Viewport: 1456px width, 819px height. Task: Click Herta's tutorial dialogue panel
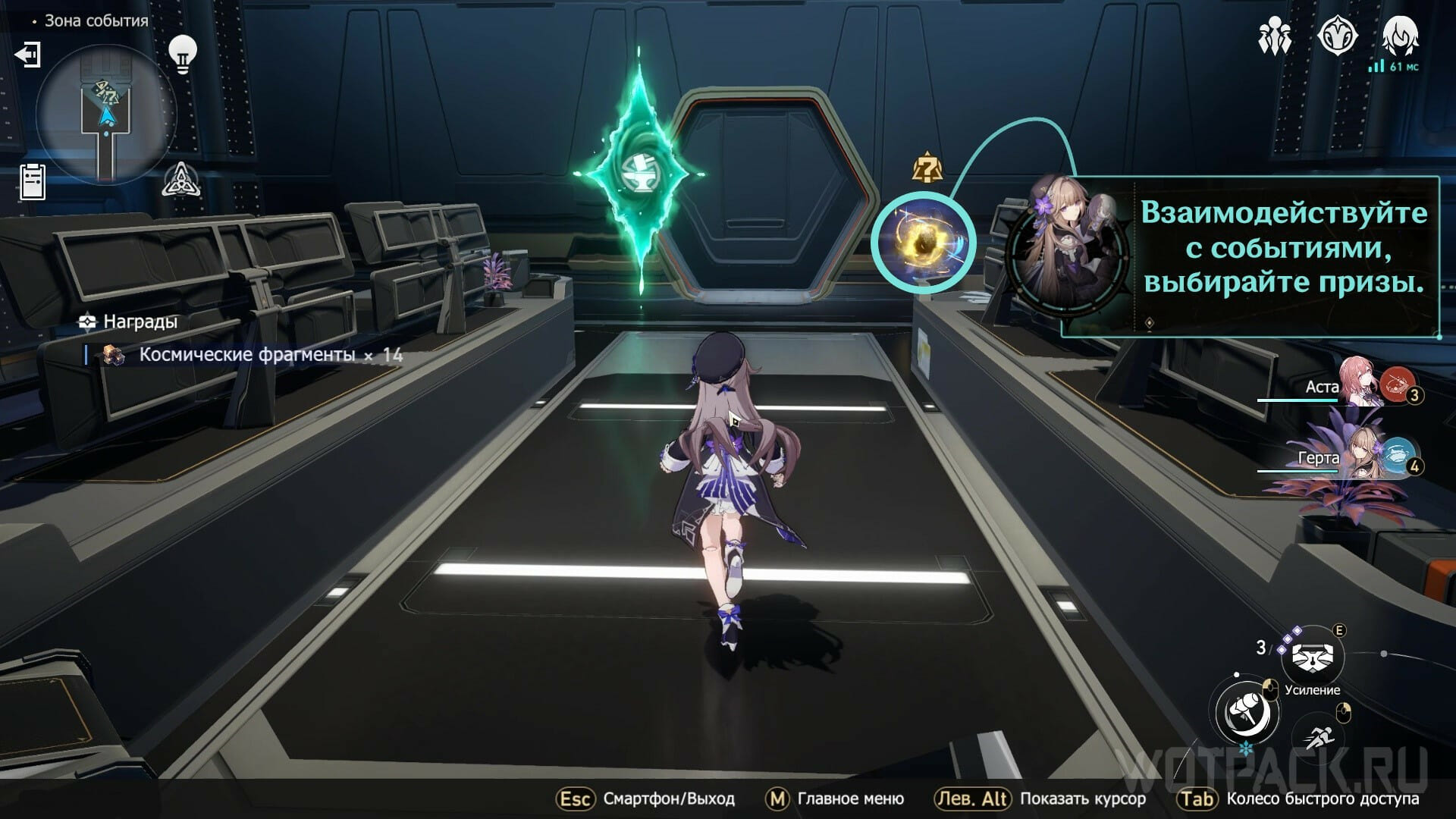pos(1250,256)
